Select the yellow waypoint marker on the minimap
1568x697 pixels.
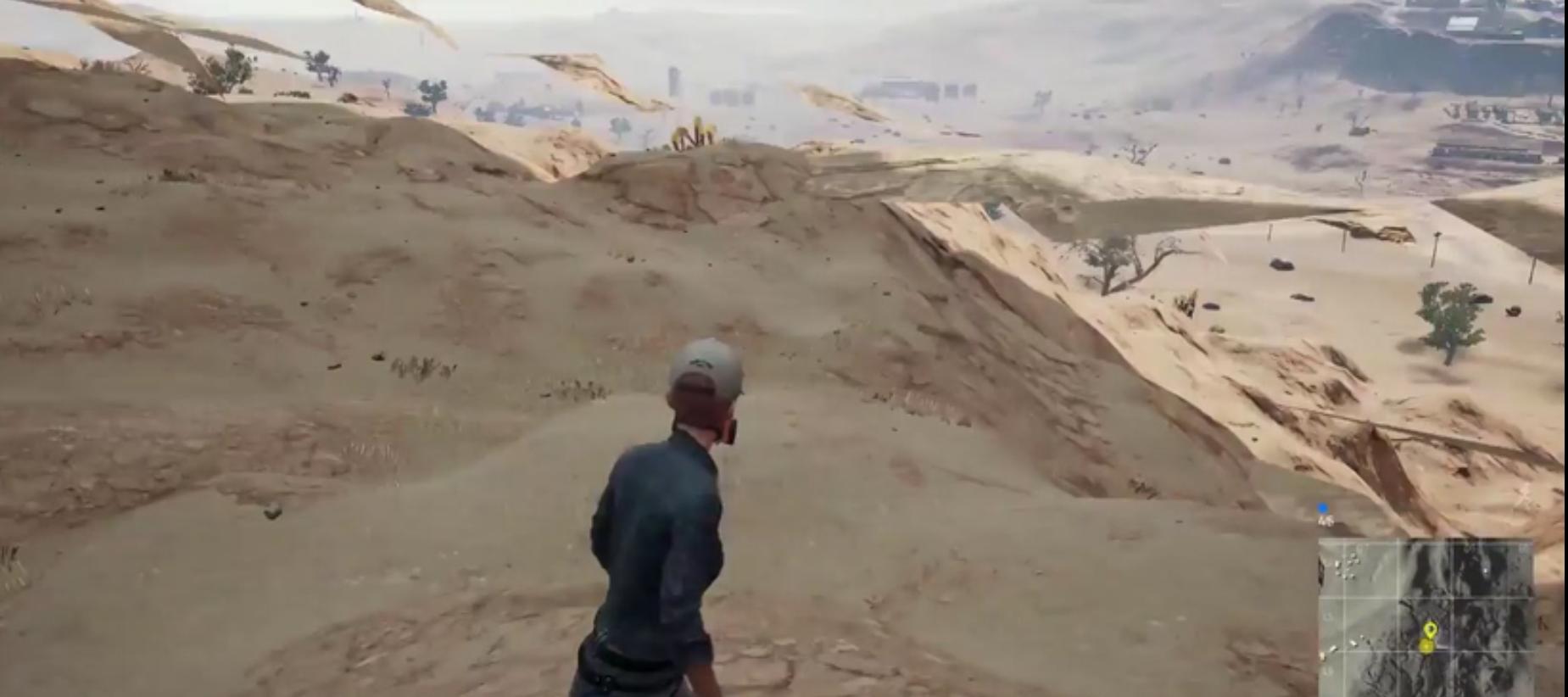tap(1431, 630)
